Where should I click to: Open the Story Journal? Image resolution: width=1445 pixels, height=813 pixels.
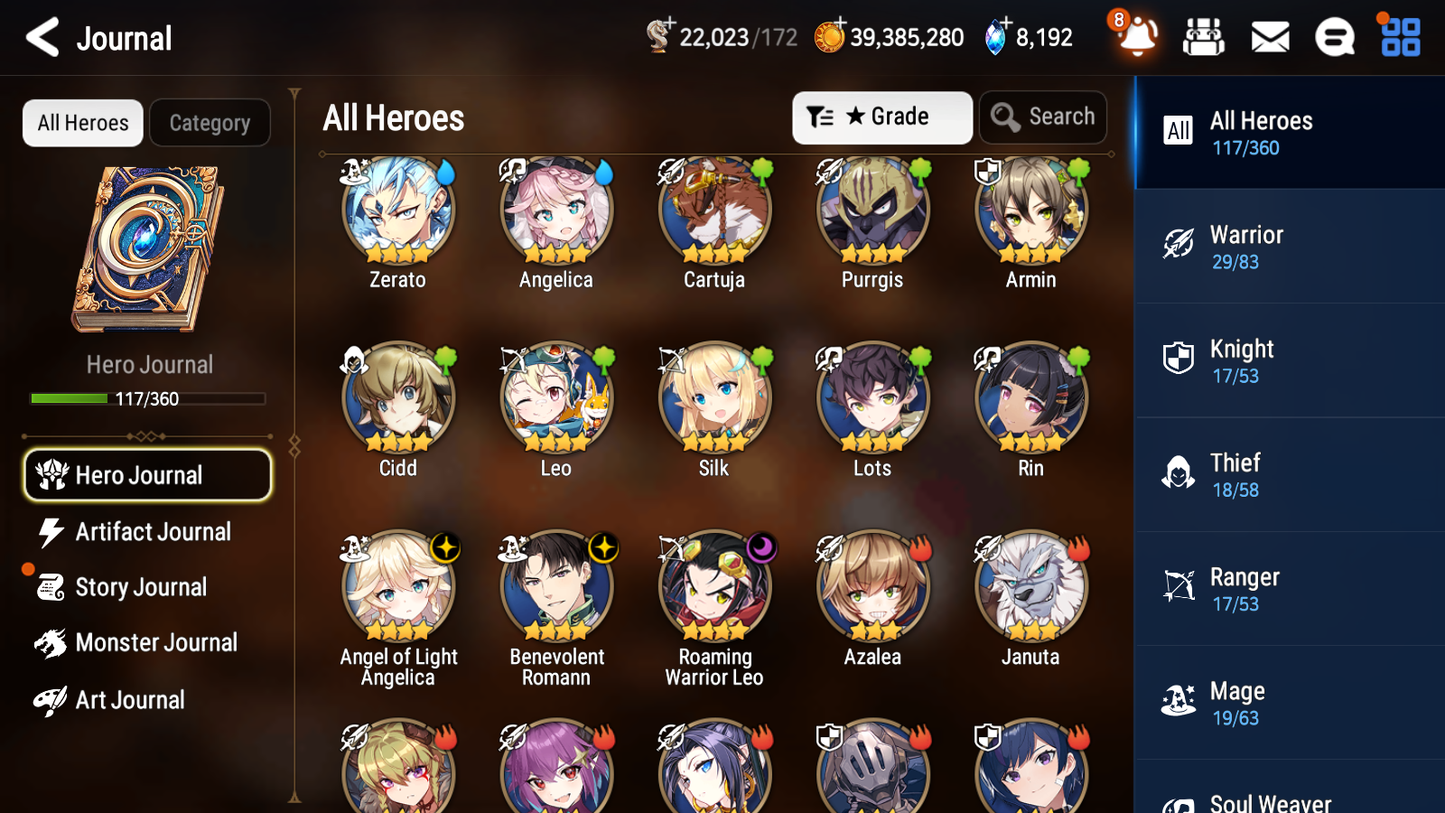click(x=150, y=587)
